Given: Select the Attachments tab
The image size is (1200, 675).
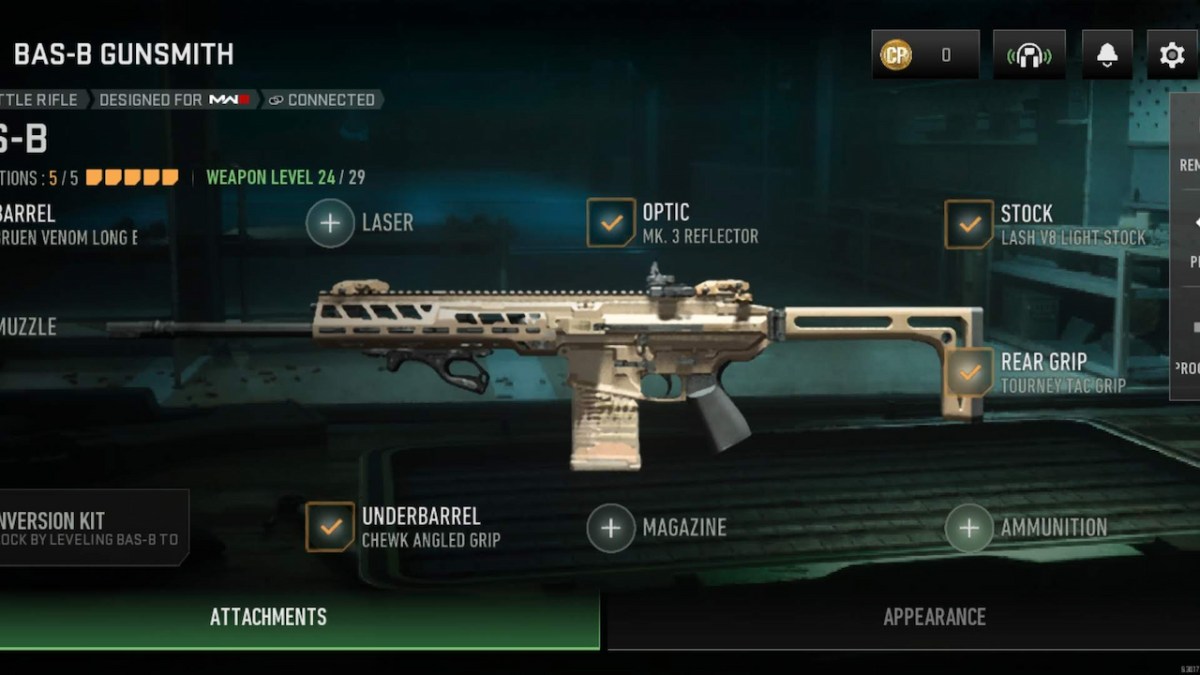Looking at the screenshot, I should click(x=268, y=617).
